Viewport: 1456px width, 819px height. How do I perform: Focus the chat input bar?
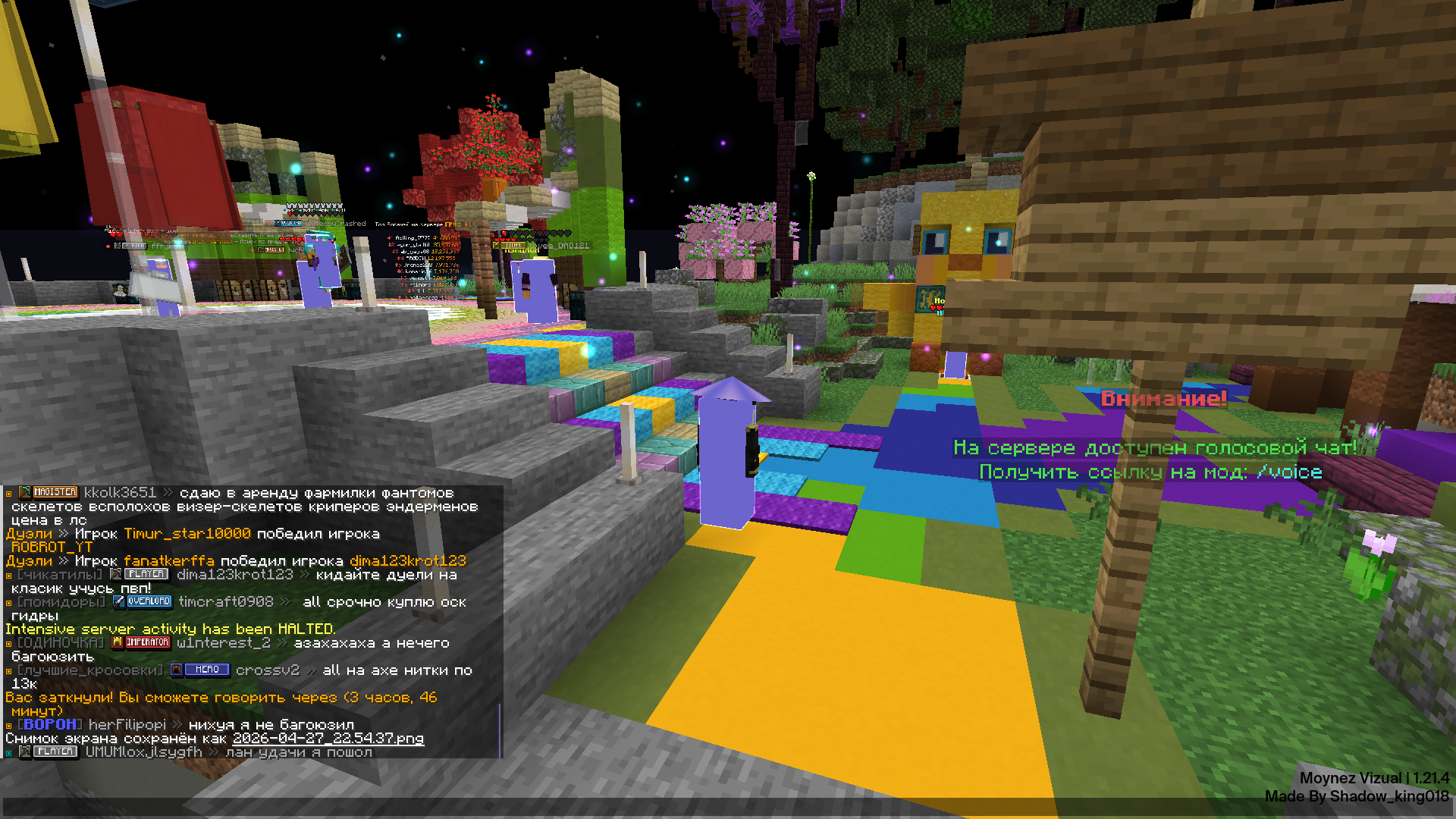pyautogui.click(x=728, y=807)
